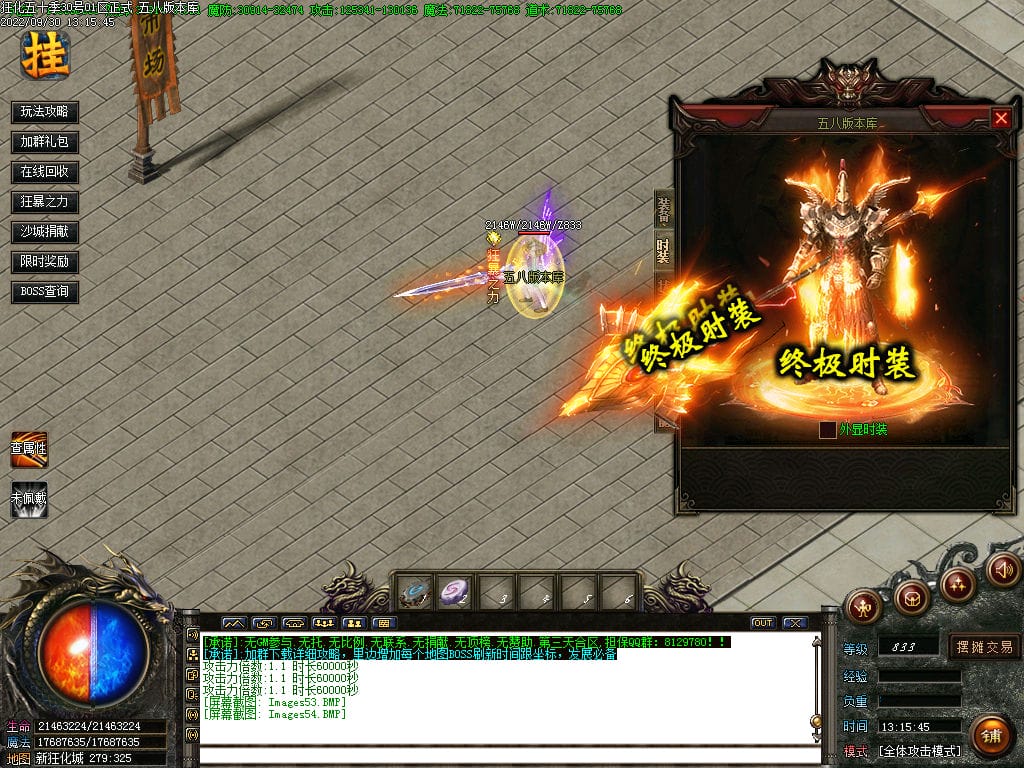Image resolution: width=1024 pixels, height=768 pixels.
Task: Click the OUT button above the chat
Action: (763, 623)
